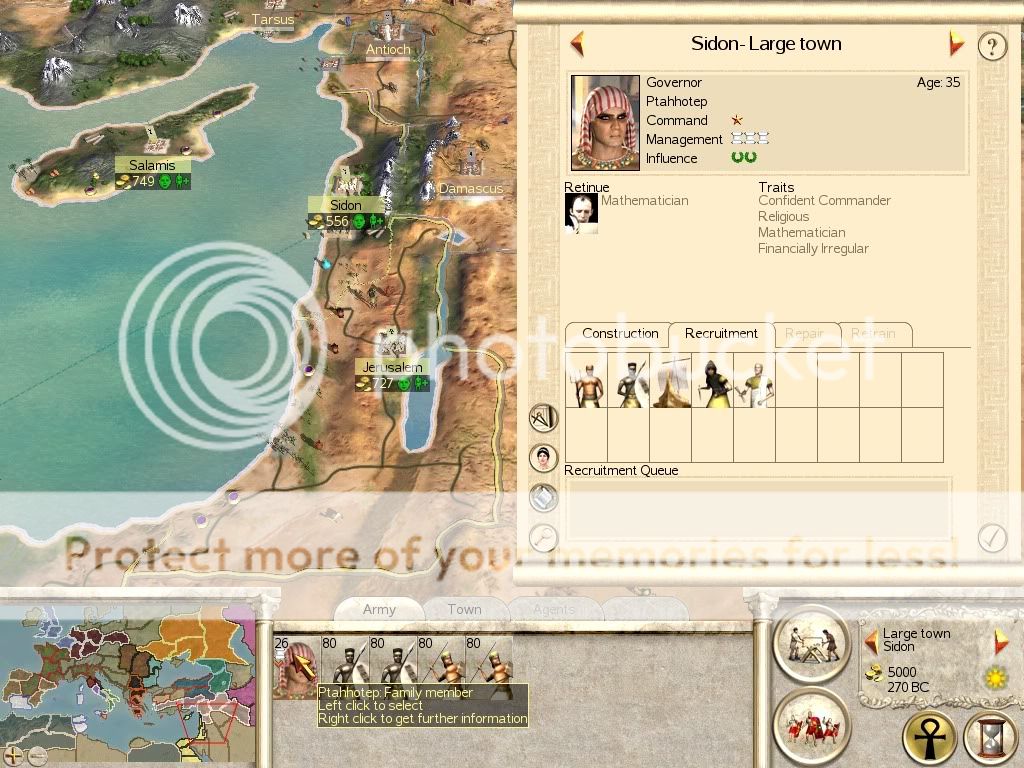Go to next settlement with scroll's right arrow
1024x768 pixels.
(x=956, y=44)
